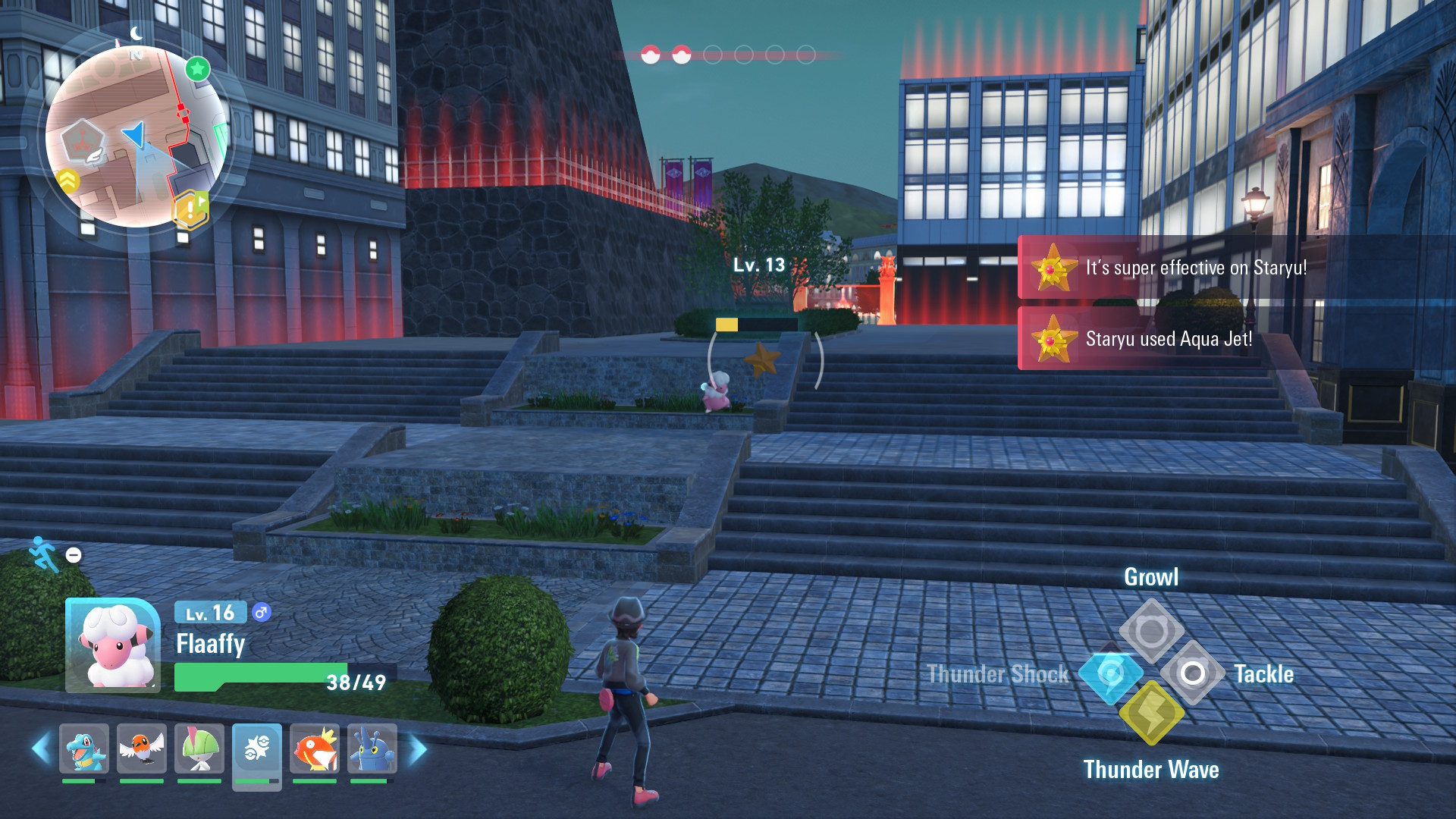1456x819 pixels.
Task: Select the Fletchling party slot
Action: point(142,749)
